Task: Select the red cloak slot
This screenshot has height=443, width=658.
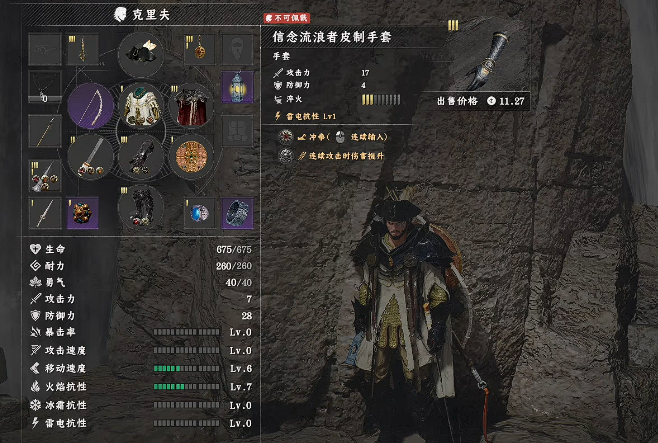Action: [x=190, y=106]
